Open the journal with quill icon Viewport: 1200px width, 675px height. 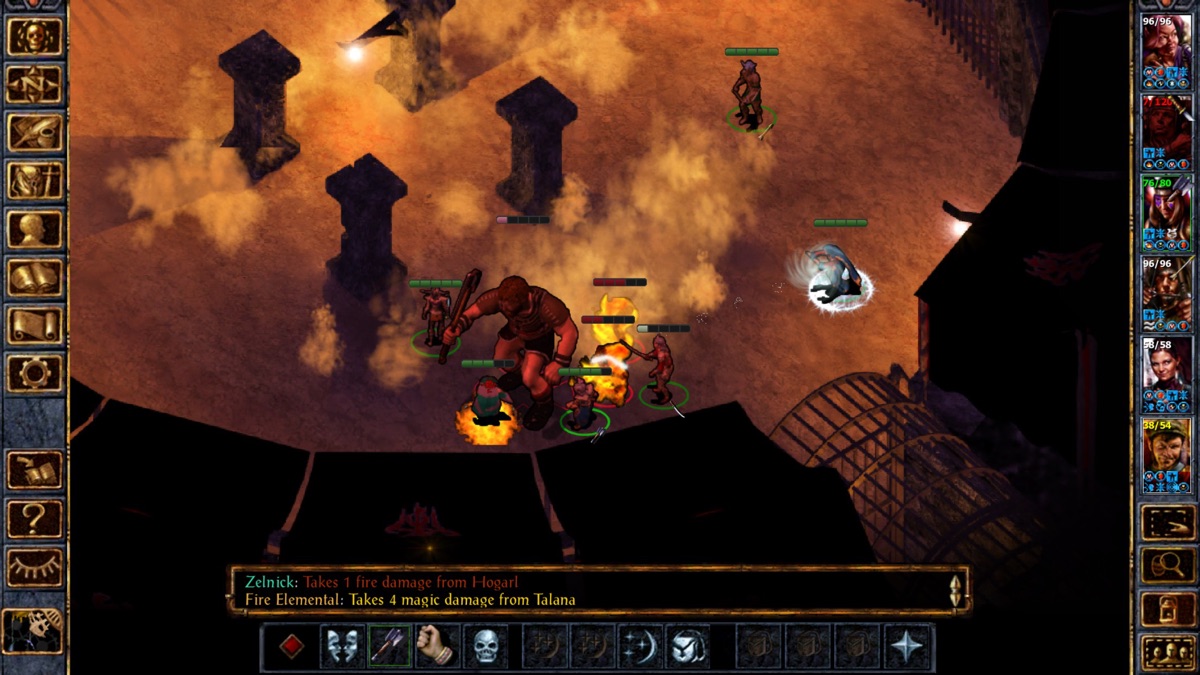tap(34, 132)
